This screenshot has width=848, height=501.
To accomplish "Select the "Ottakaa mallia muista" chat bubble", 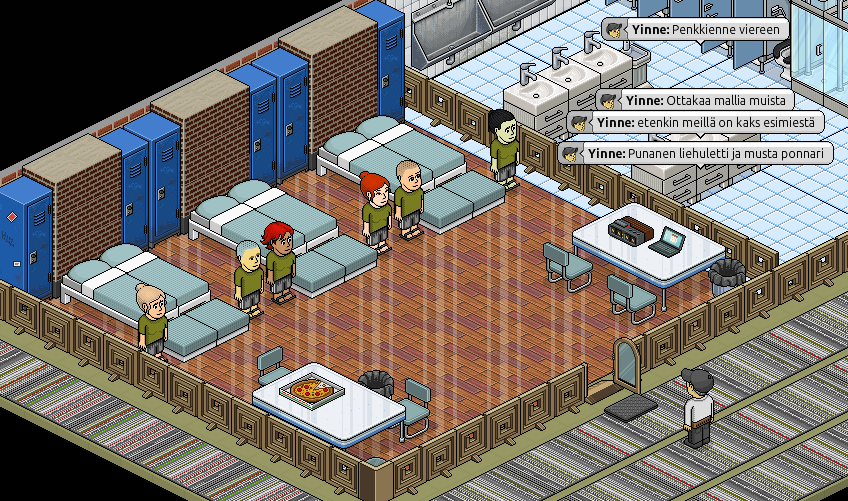I will [694, 100].
